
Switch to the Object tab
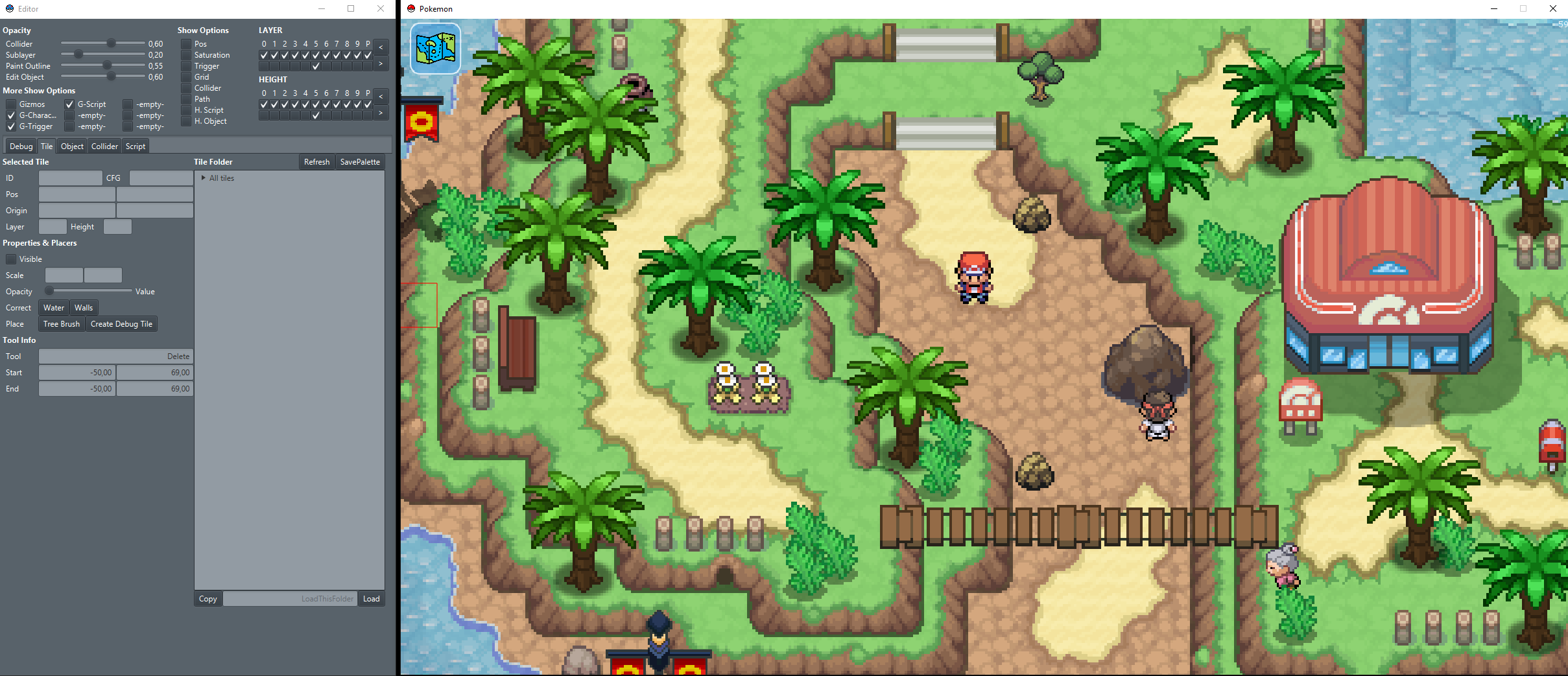coord(71,146)
